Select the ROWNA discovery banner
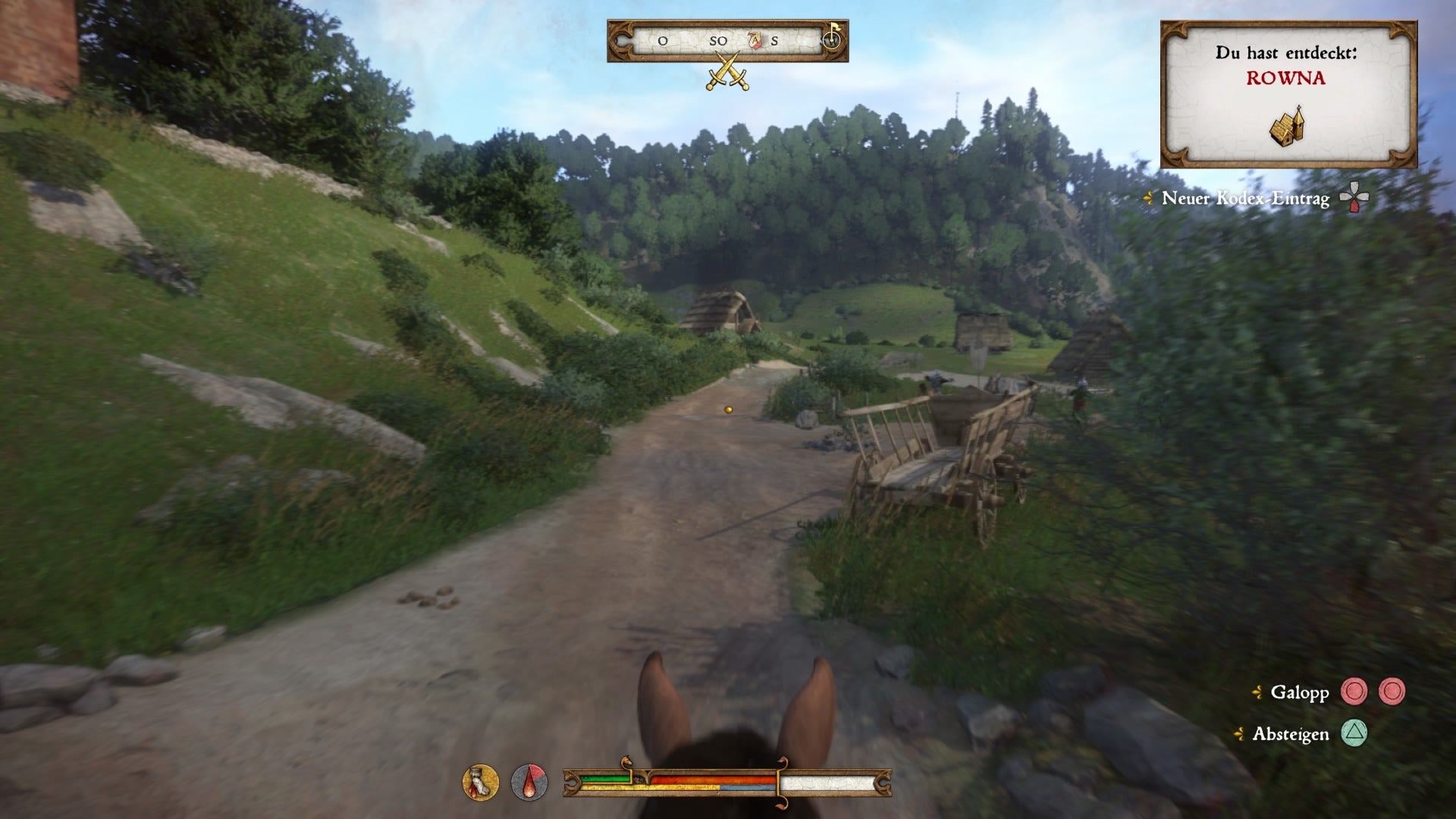This screenshot has height=819, width=1456. tap(1287, 79)
